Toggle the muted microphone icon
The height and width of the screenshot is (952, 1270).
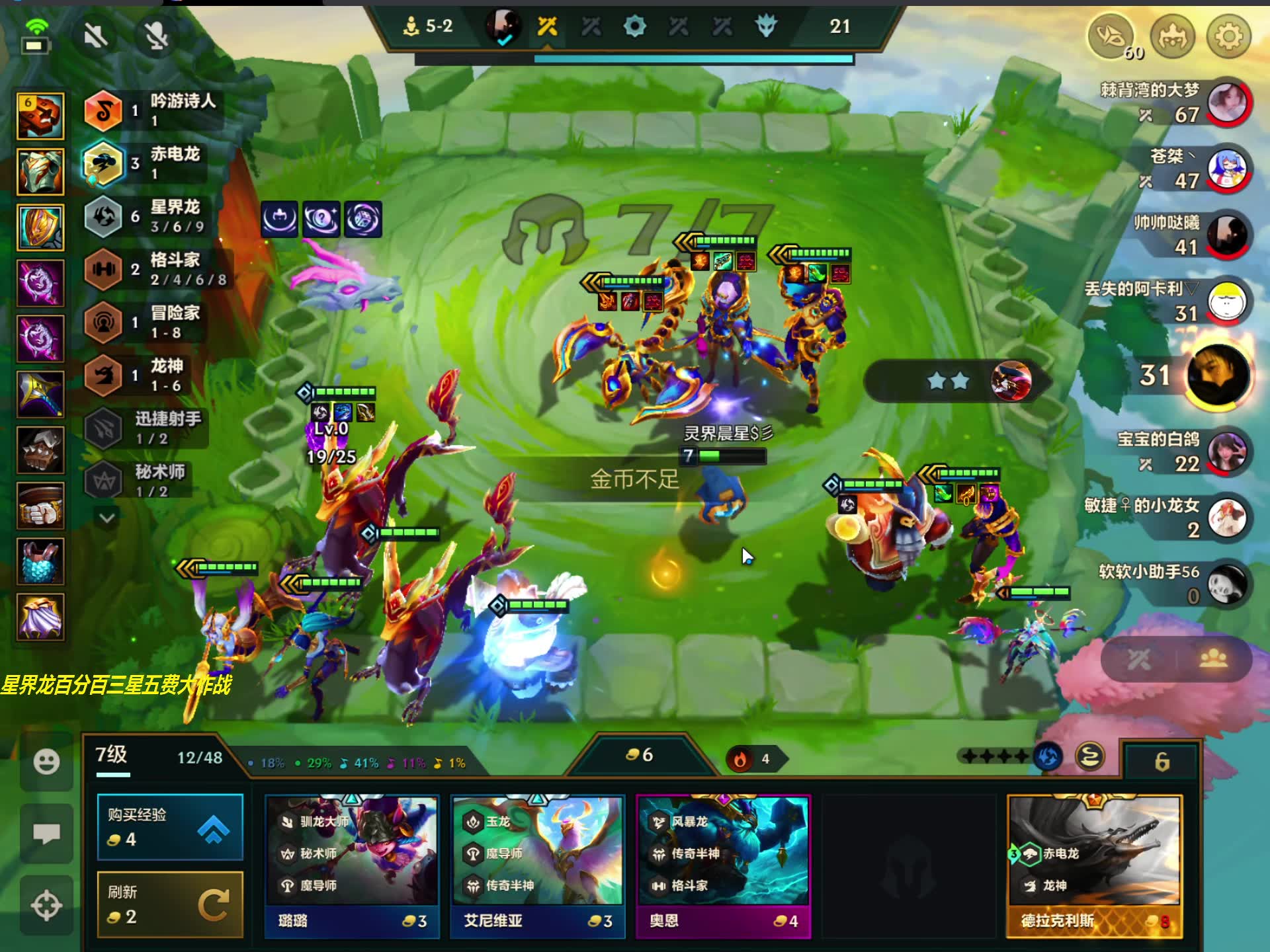157,36
